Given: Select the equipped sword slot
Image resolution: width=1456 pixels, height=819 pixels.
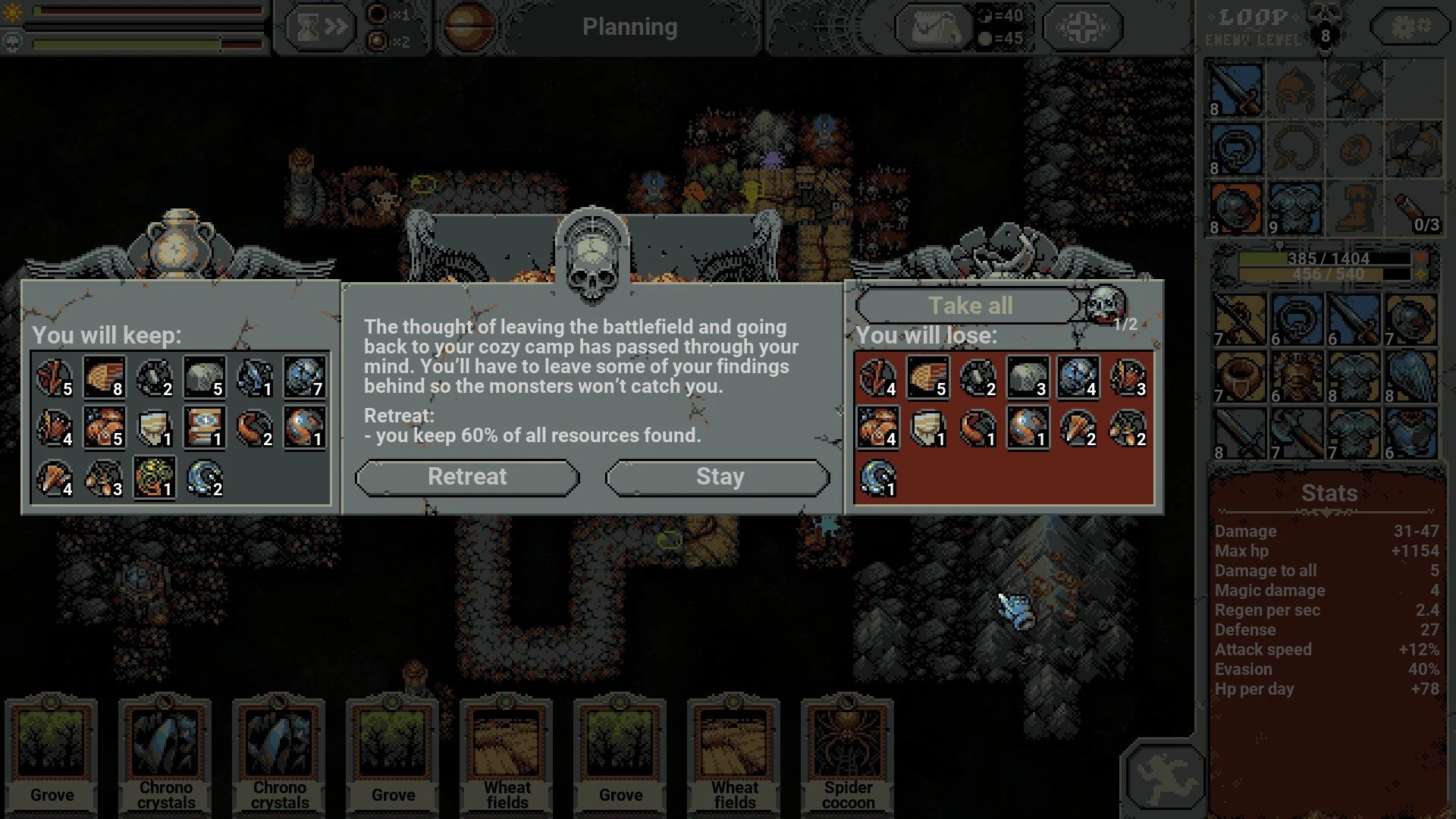Looking at the screenshot, I should 1235,90.
